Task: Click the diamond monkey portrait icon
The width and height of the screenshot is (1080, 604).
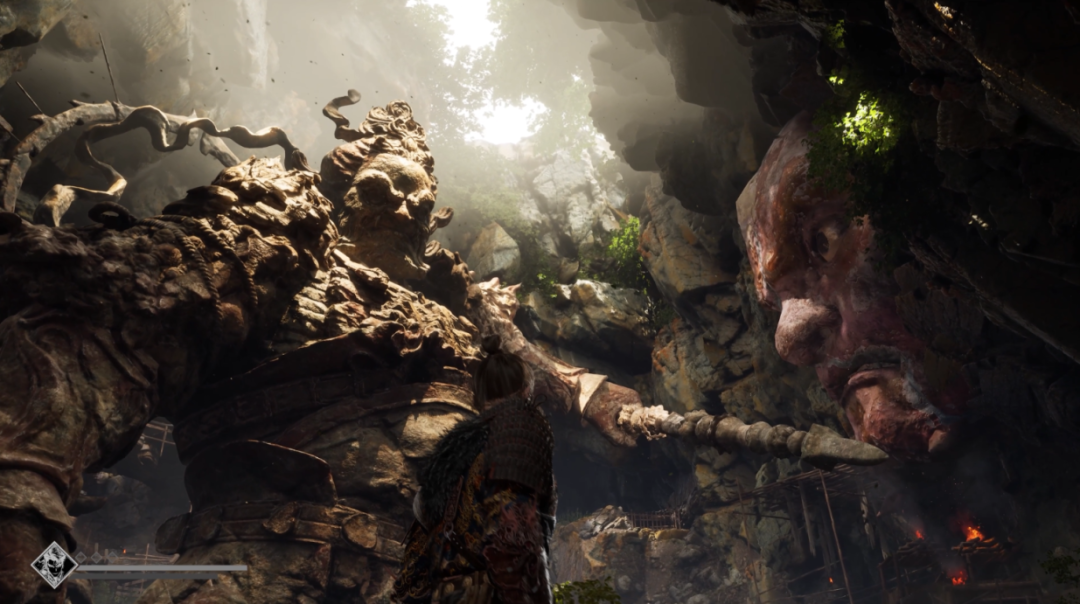Action: point(54,565)
